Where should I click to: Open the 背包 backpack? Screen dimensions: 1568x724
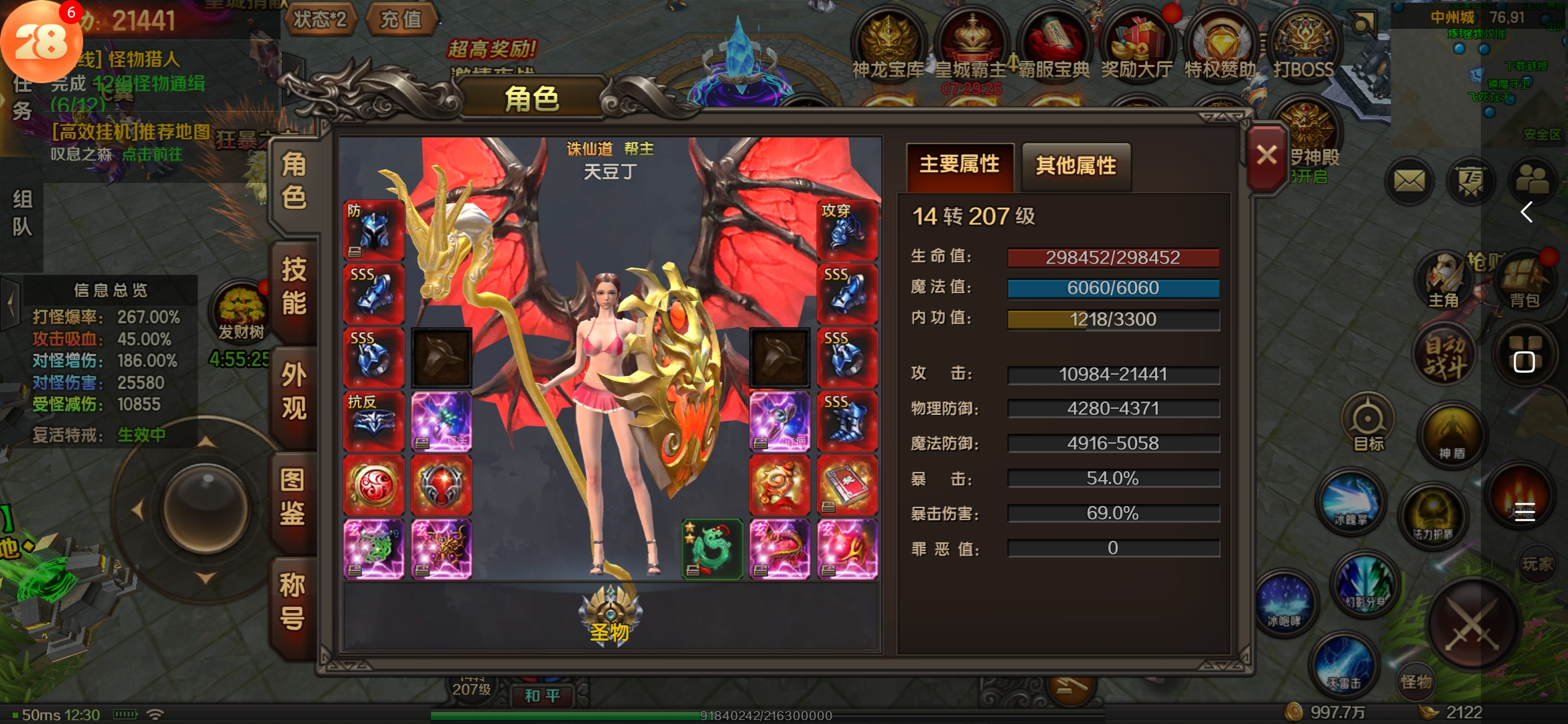click(1524, 282)
